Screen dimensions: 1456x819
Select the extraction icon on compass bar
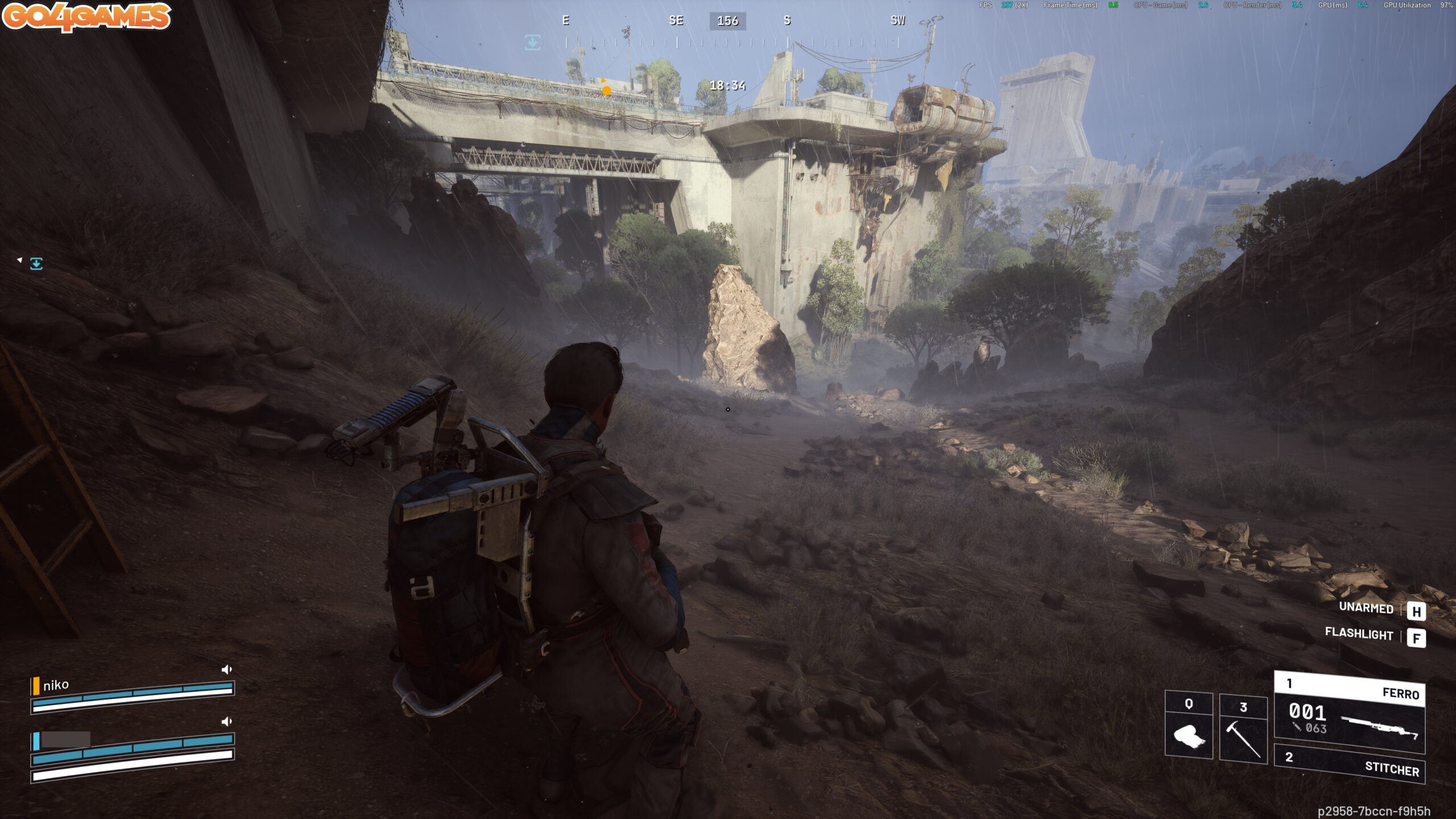[x=532, y=42]
